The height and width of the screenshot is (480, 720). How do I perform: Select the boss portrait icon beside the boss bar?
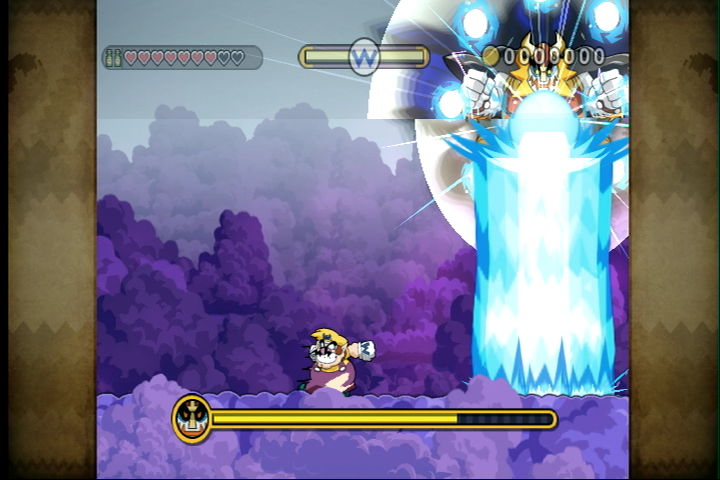tap(191, 418)
